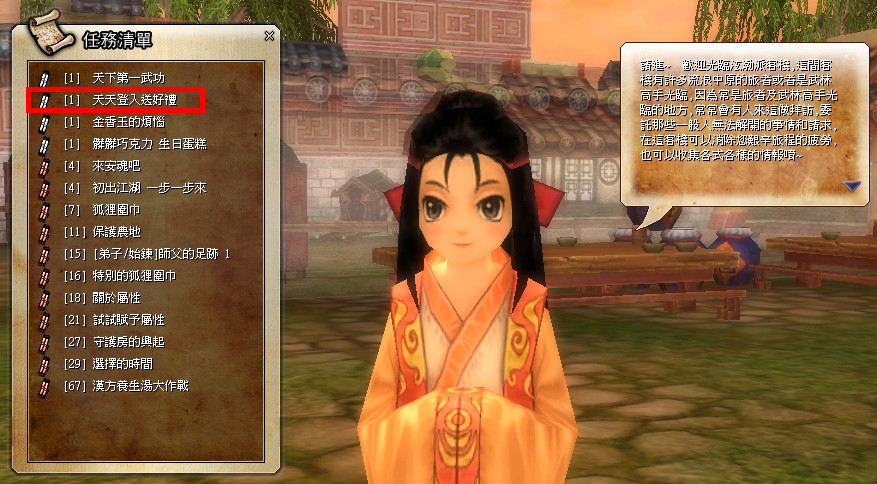Open the quest 試試賦予屬性
This screenshot has height=484, width=877.
pyautogui.click(x=126, y=319)
